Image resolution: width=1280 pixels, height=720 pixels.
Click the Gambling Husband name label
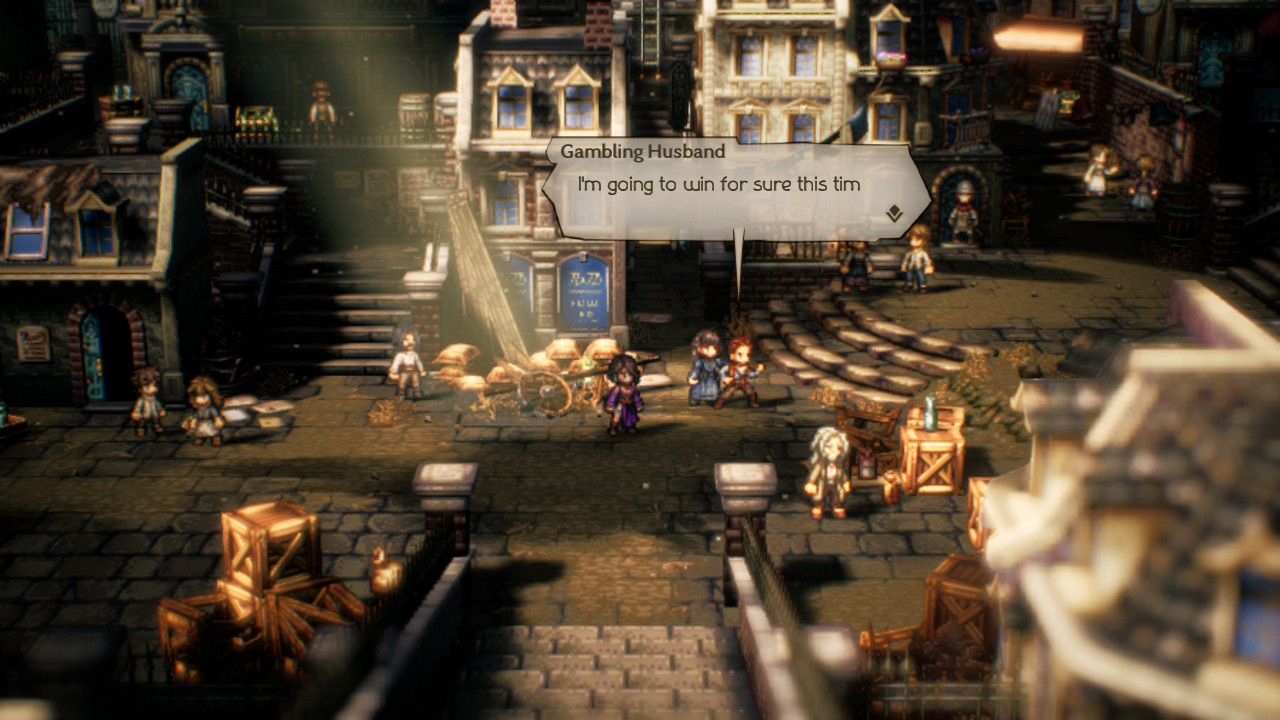(x=644, y=152)
